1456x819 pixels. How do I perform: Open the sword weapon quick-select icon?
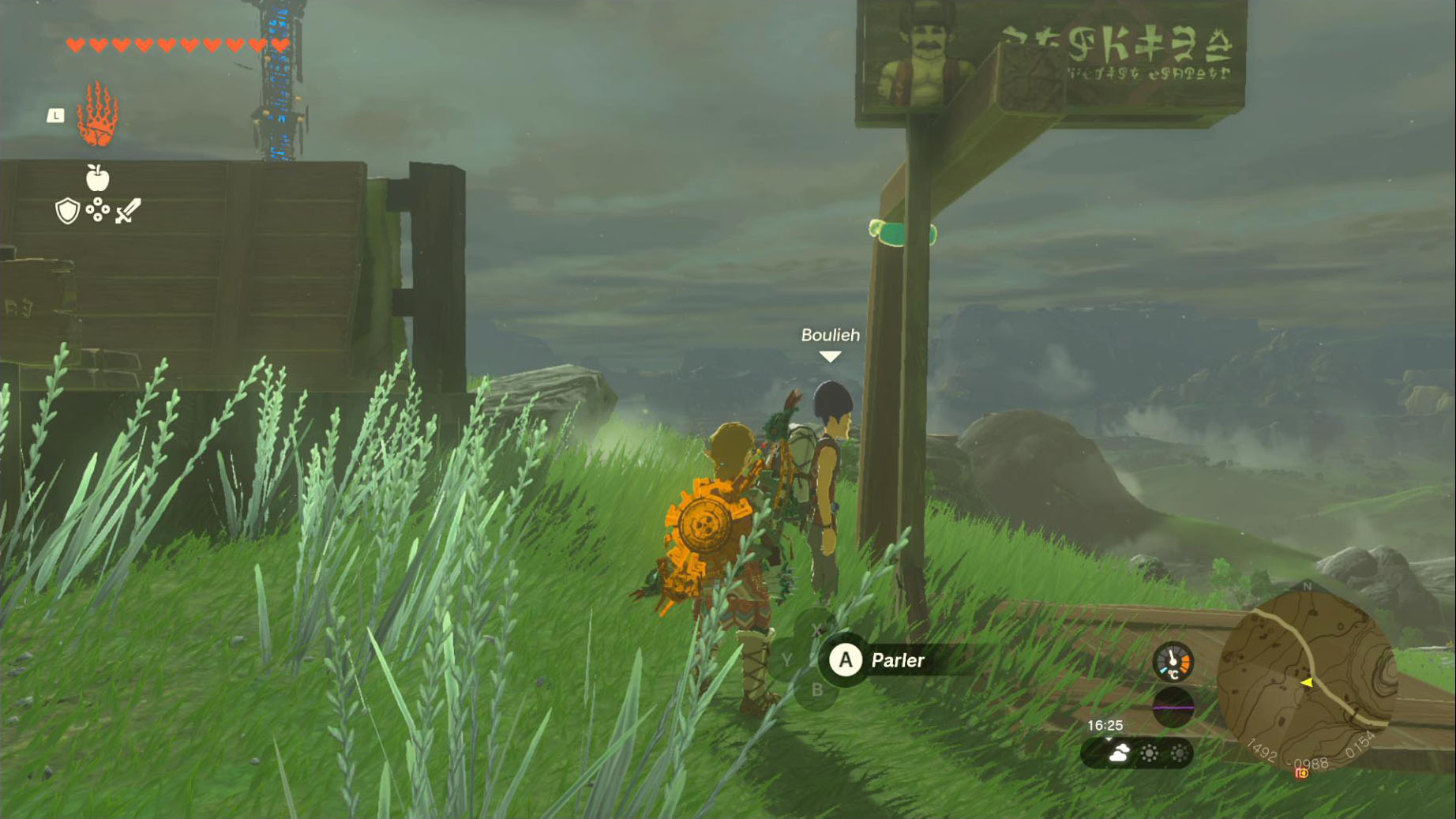coord(128,211)
